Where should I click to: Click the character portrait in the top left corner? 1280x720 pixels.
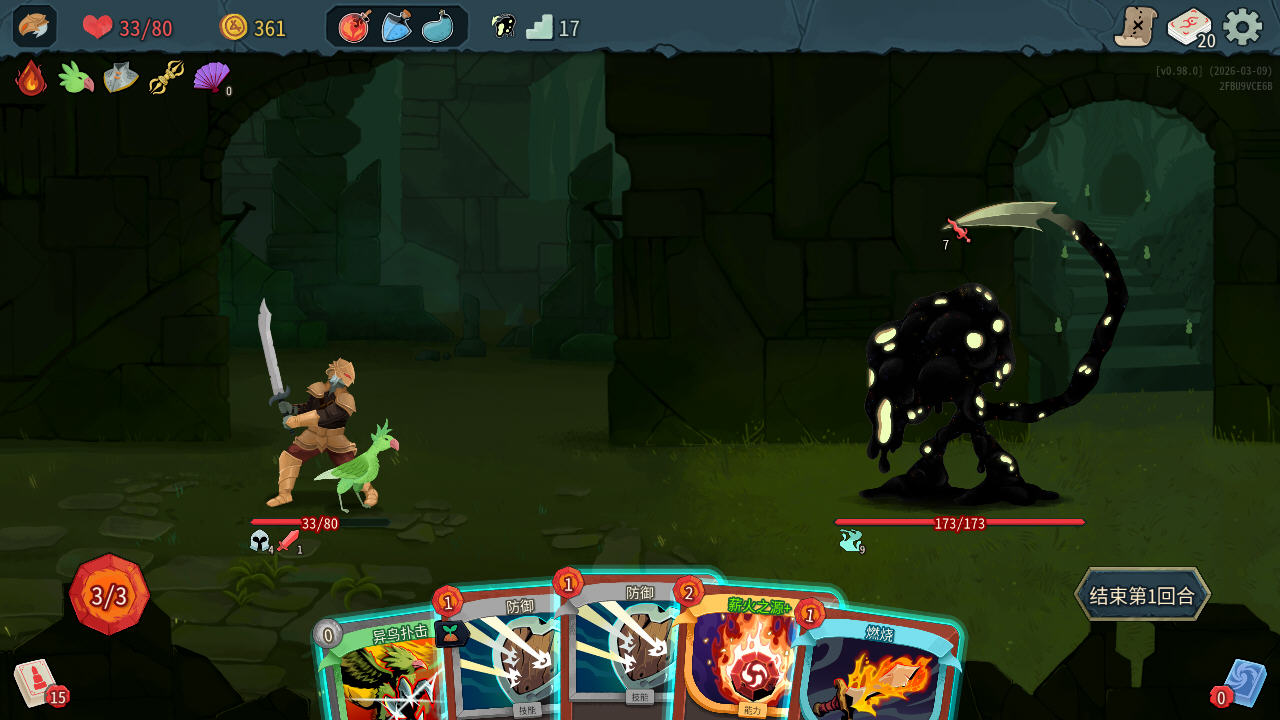pos(33,25)
